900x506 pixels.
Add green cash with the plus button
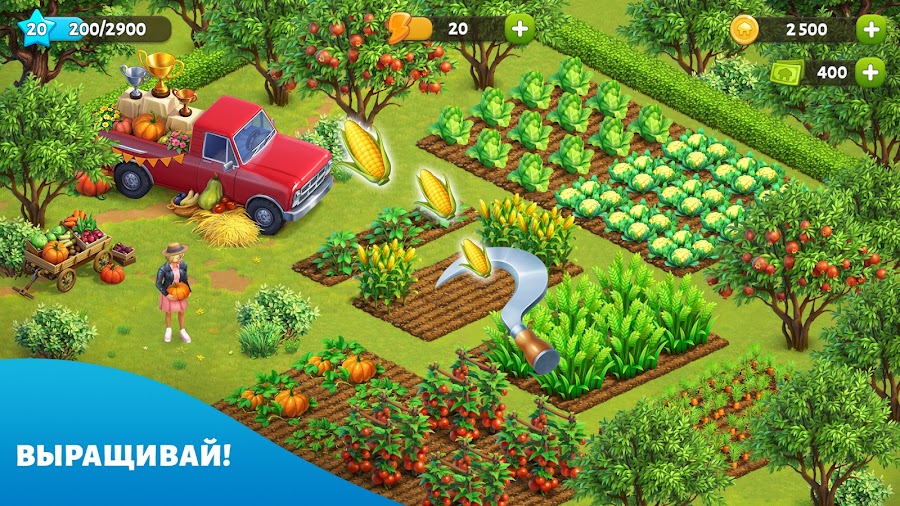[x=871, y=71]
